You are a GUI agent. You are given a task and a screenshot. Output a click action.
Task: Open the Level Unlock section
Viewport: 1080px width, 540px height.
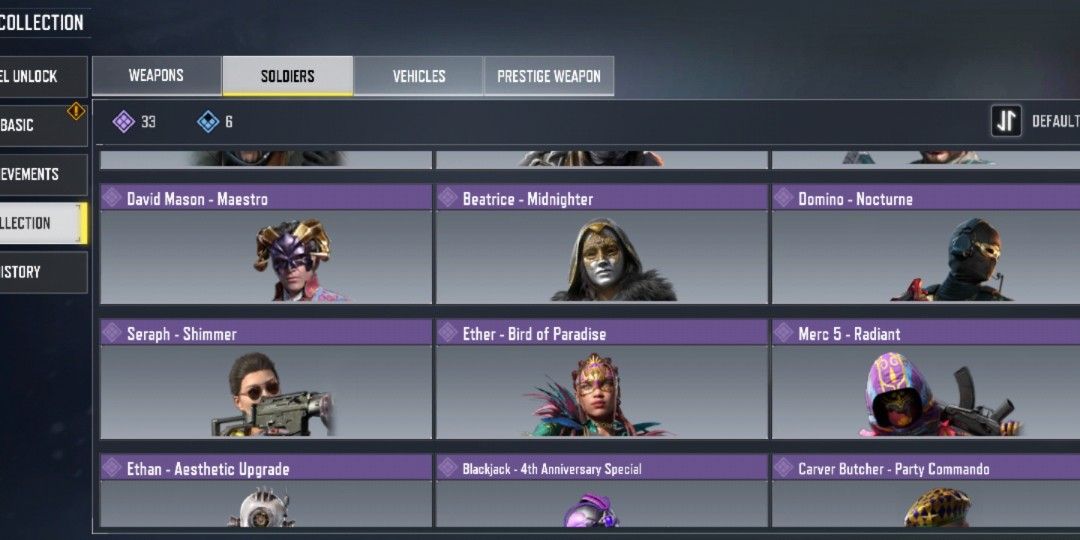[40, 76]
